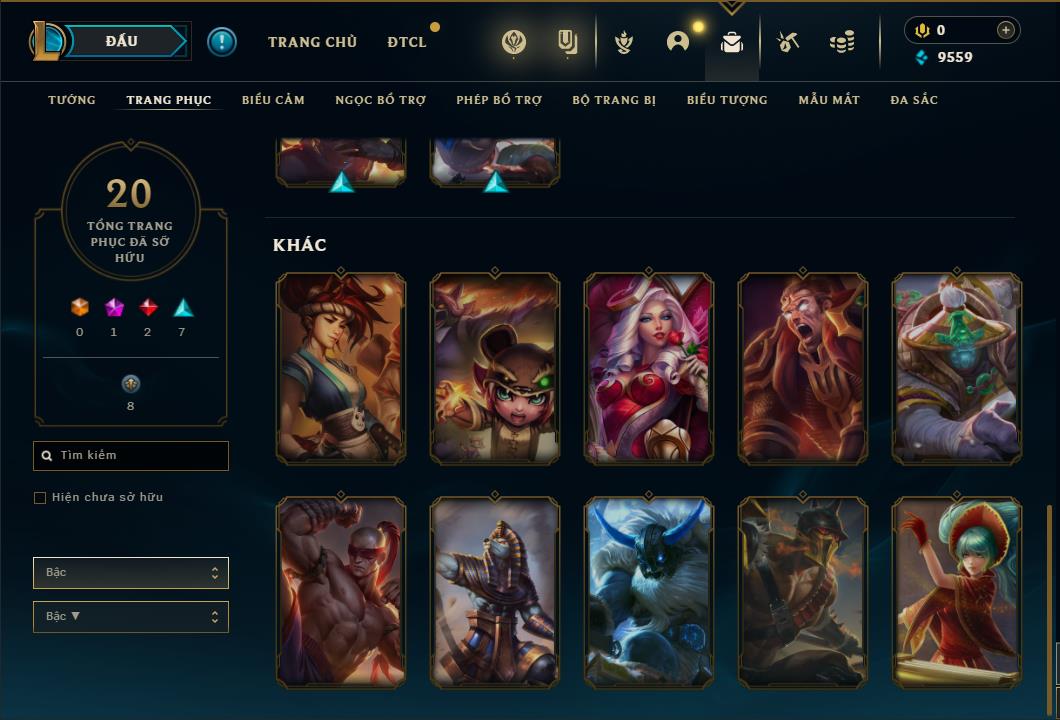
Task: Toggle the Hiện chưa sở hữu checkbox
Action: [x=40, y=498]
